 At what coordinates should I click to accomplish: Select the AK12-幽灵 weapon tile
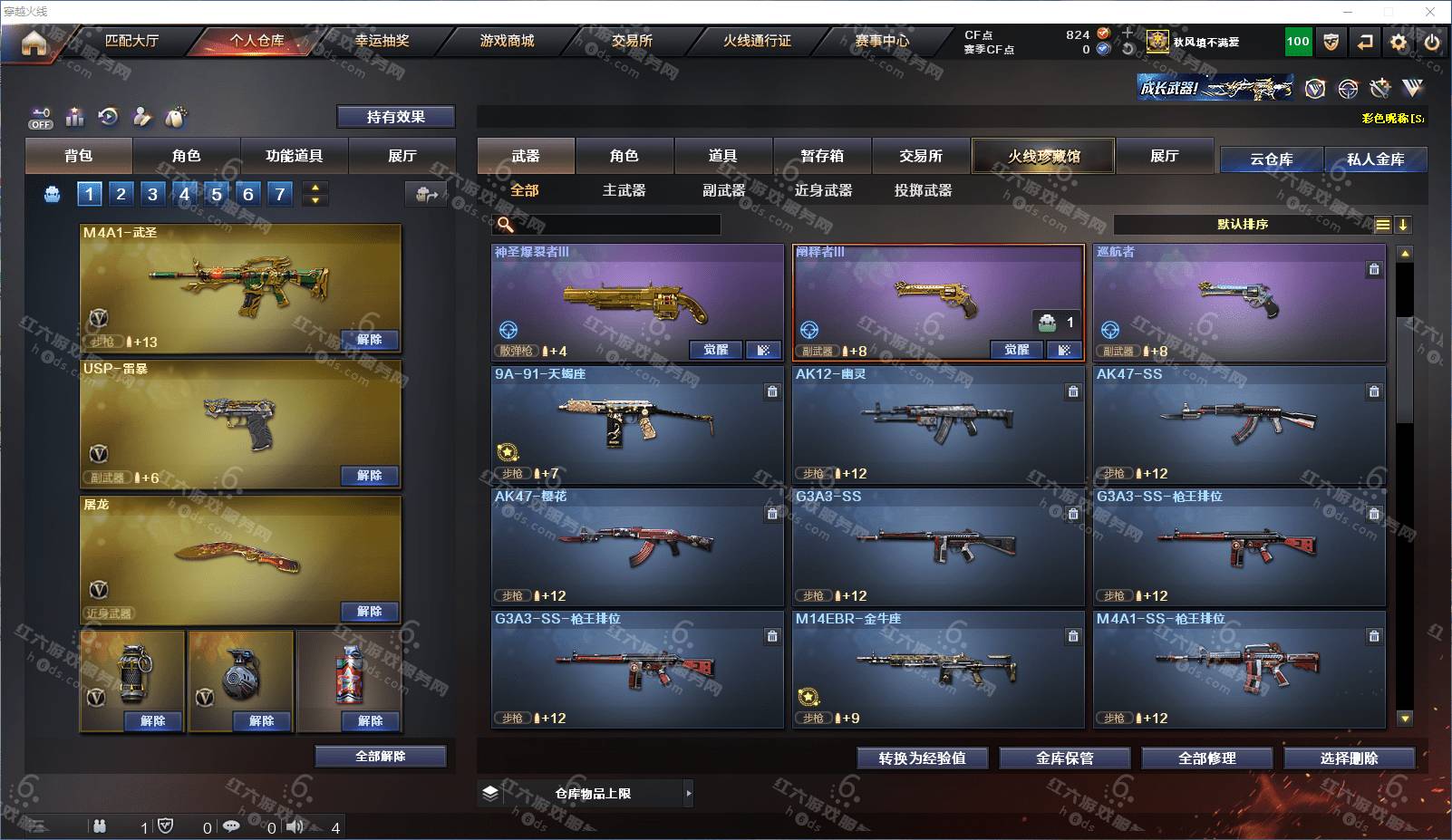tap(938, 424)
